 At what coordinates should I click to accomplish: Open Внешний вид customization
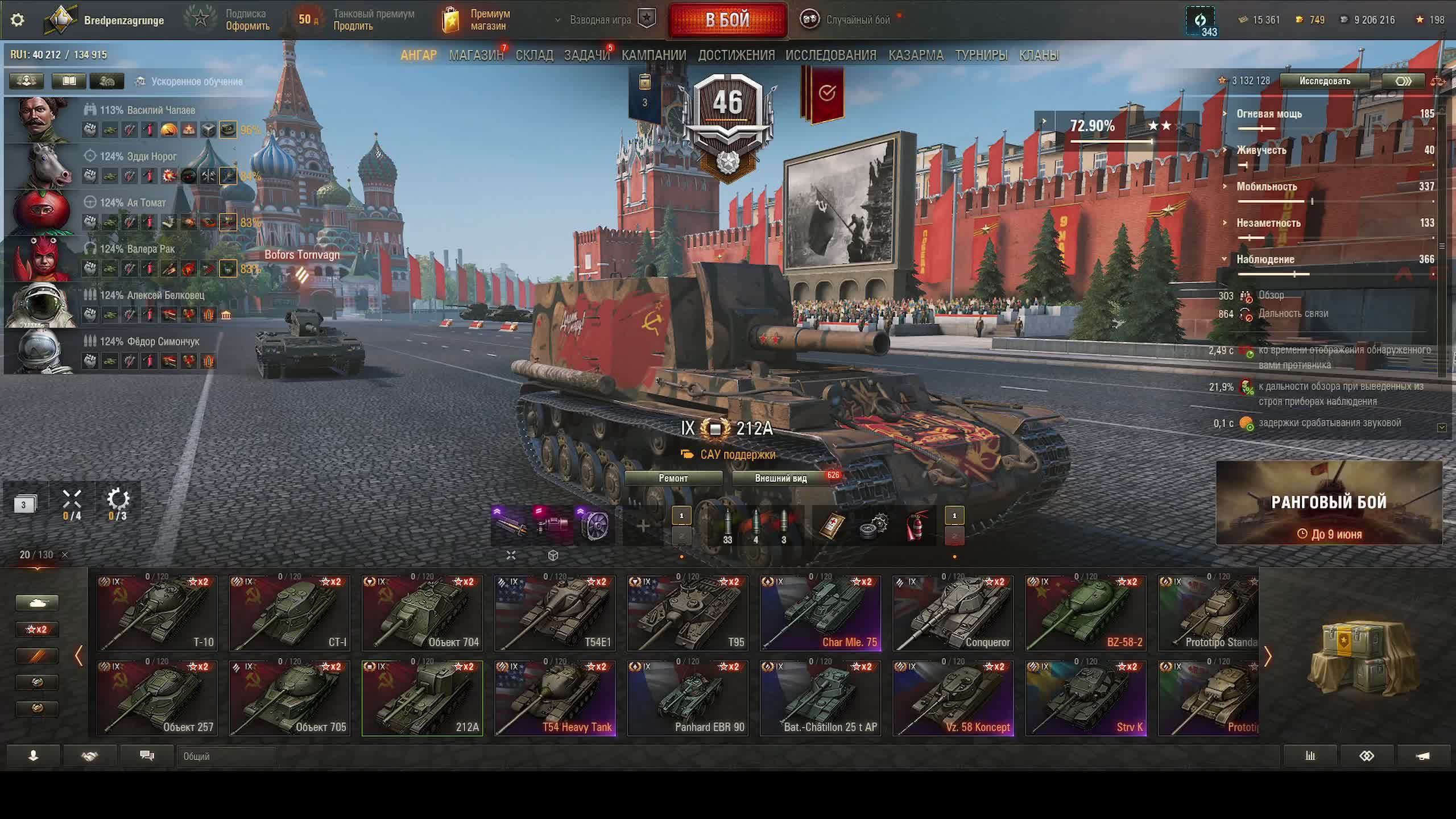(x=780, y=478)
